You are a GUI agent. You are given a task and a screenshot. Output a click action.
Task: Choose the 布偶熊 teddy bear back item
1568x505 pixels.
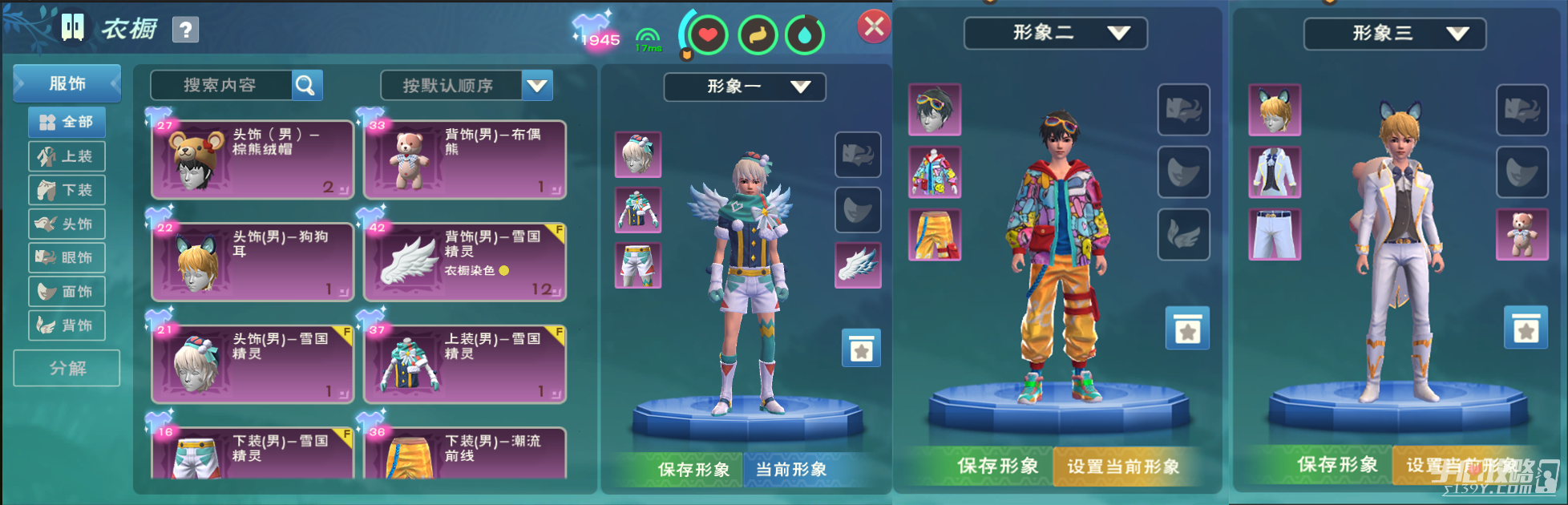pos(465,160)
